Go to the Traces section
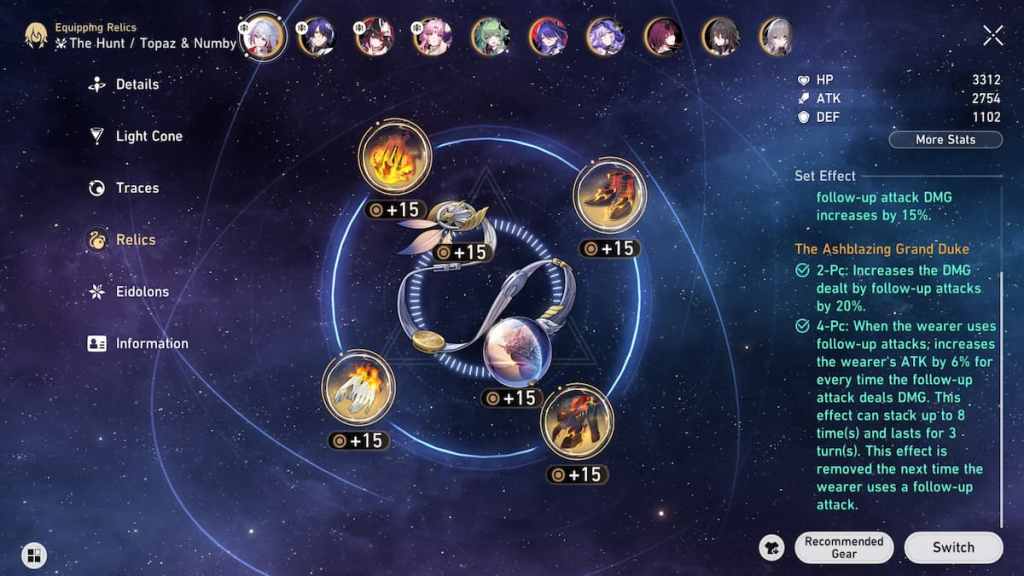 coord(137,188)
